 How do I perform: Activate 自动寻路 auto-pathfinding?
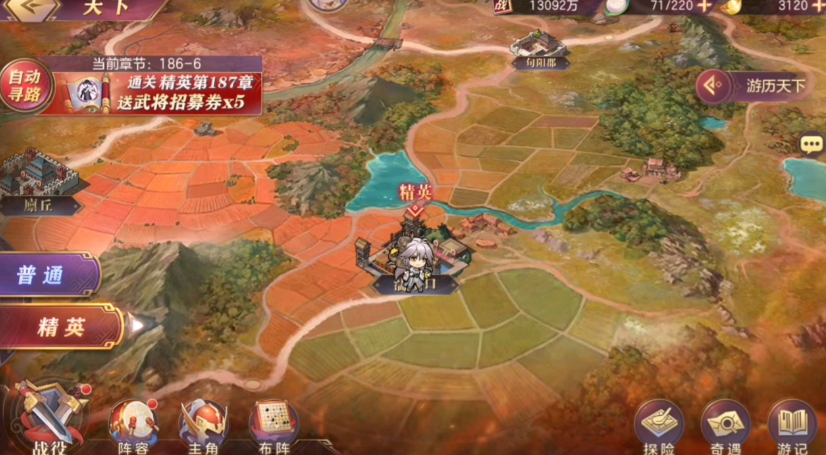click(24, 84)
